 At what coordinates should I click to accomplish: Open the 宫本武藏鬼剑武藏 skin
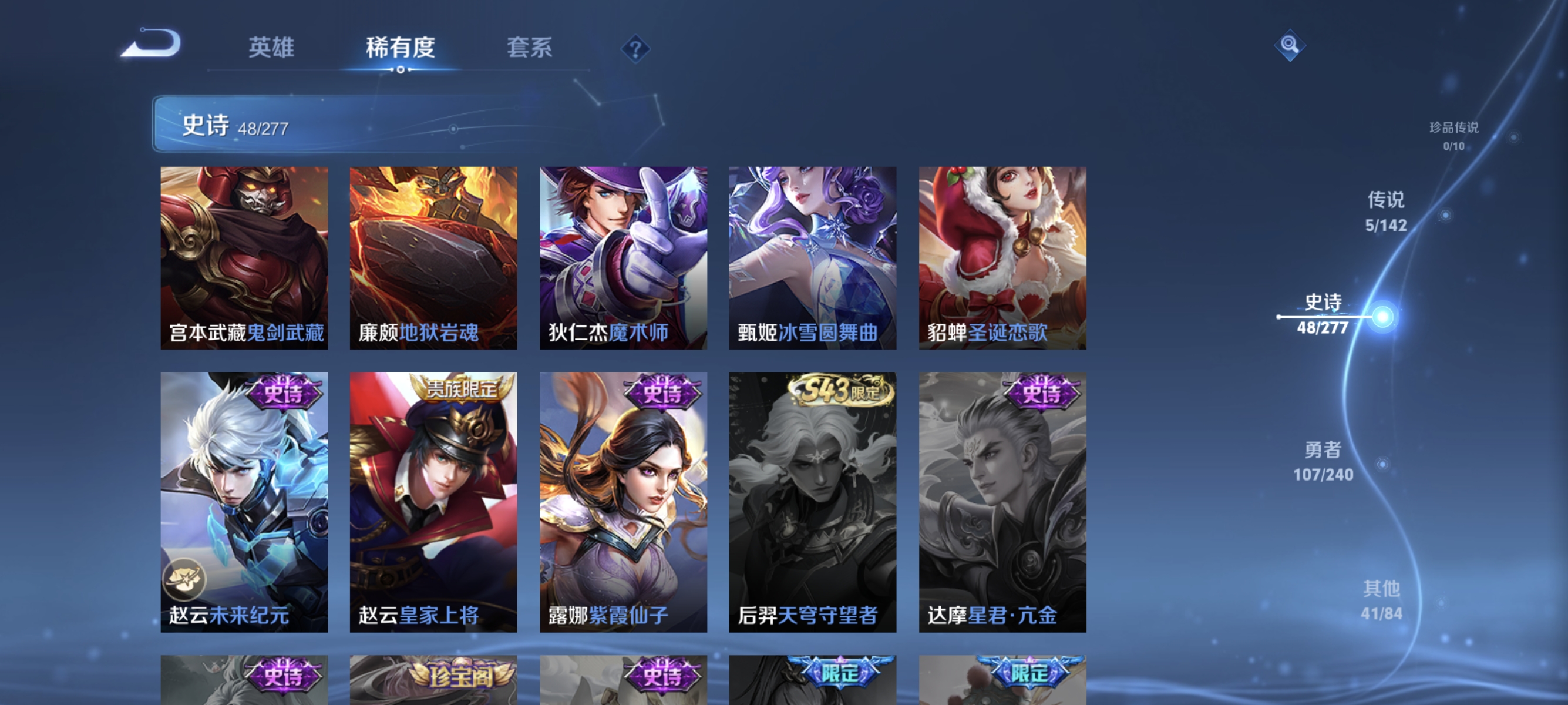[x=244, y=258]
